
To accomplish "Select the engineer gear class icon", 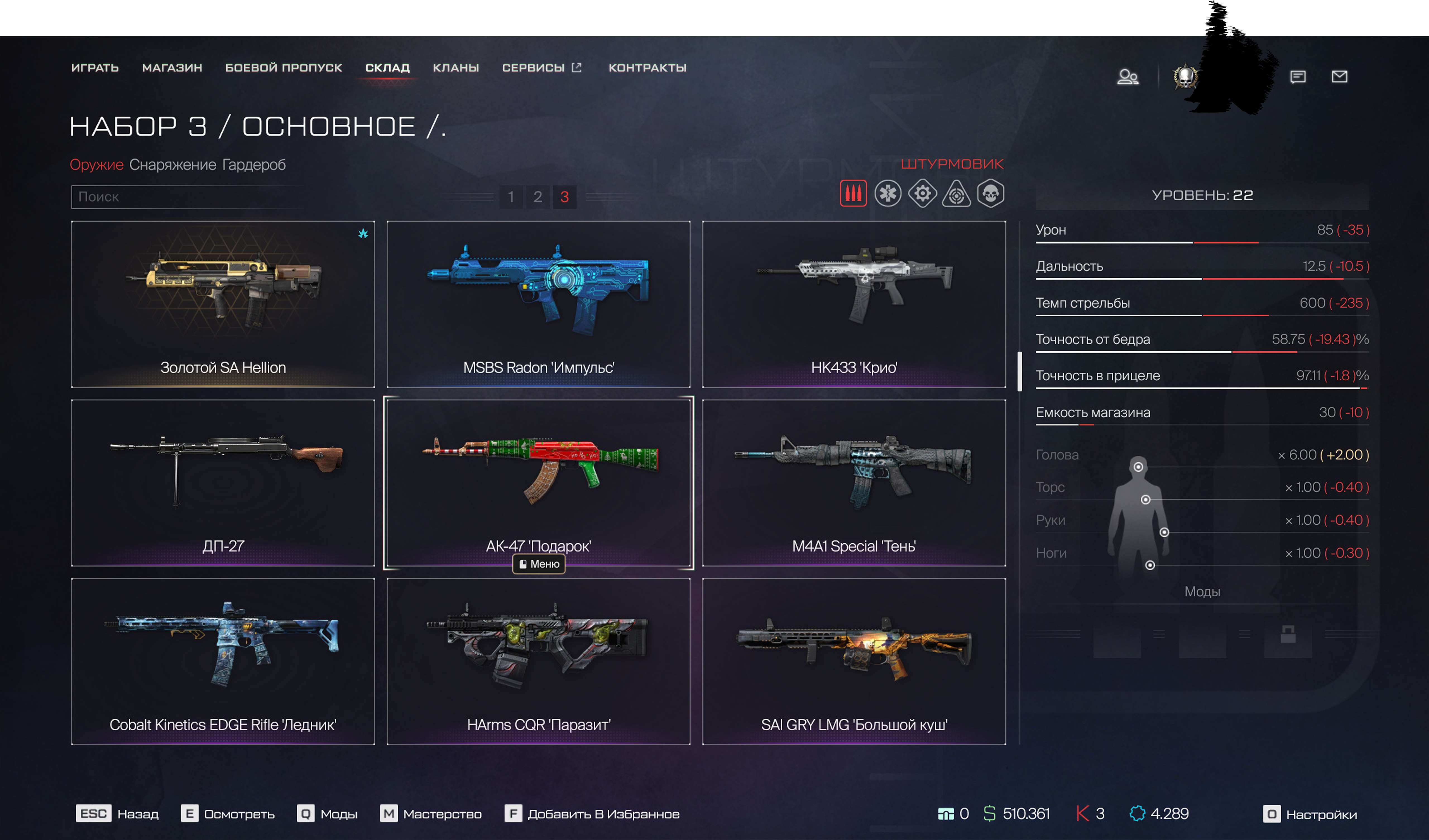I will [x=923, y=194].
